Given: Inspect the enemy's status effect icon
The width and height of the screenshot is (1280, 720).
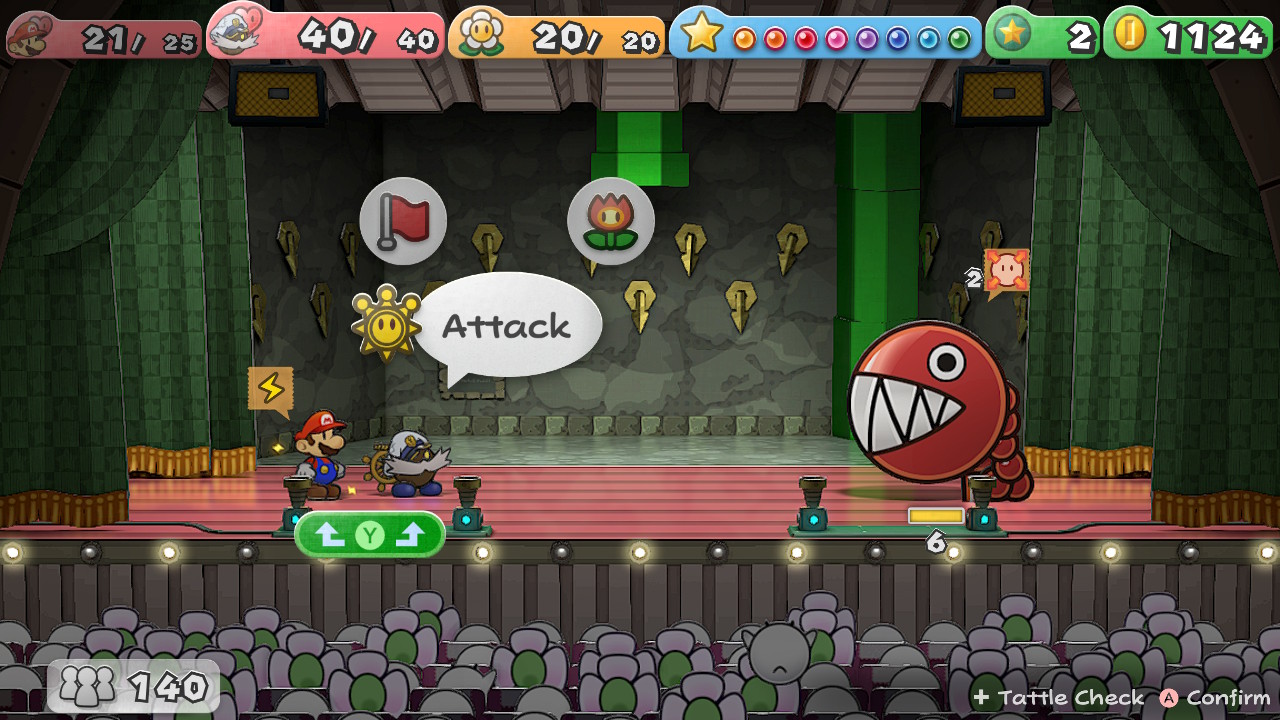Looking at the screenshot, I should (1006, 271).
